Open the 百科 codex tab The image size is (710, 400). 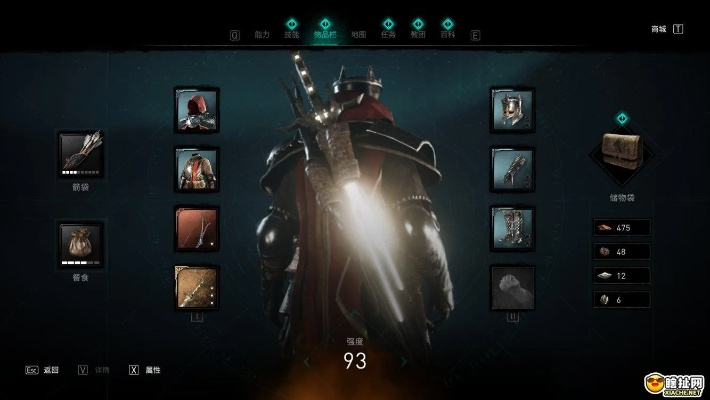[449, 34]
